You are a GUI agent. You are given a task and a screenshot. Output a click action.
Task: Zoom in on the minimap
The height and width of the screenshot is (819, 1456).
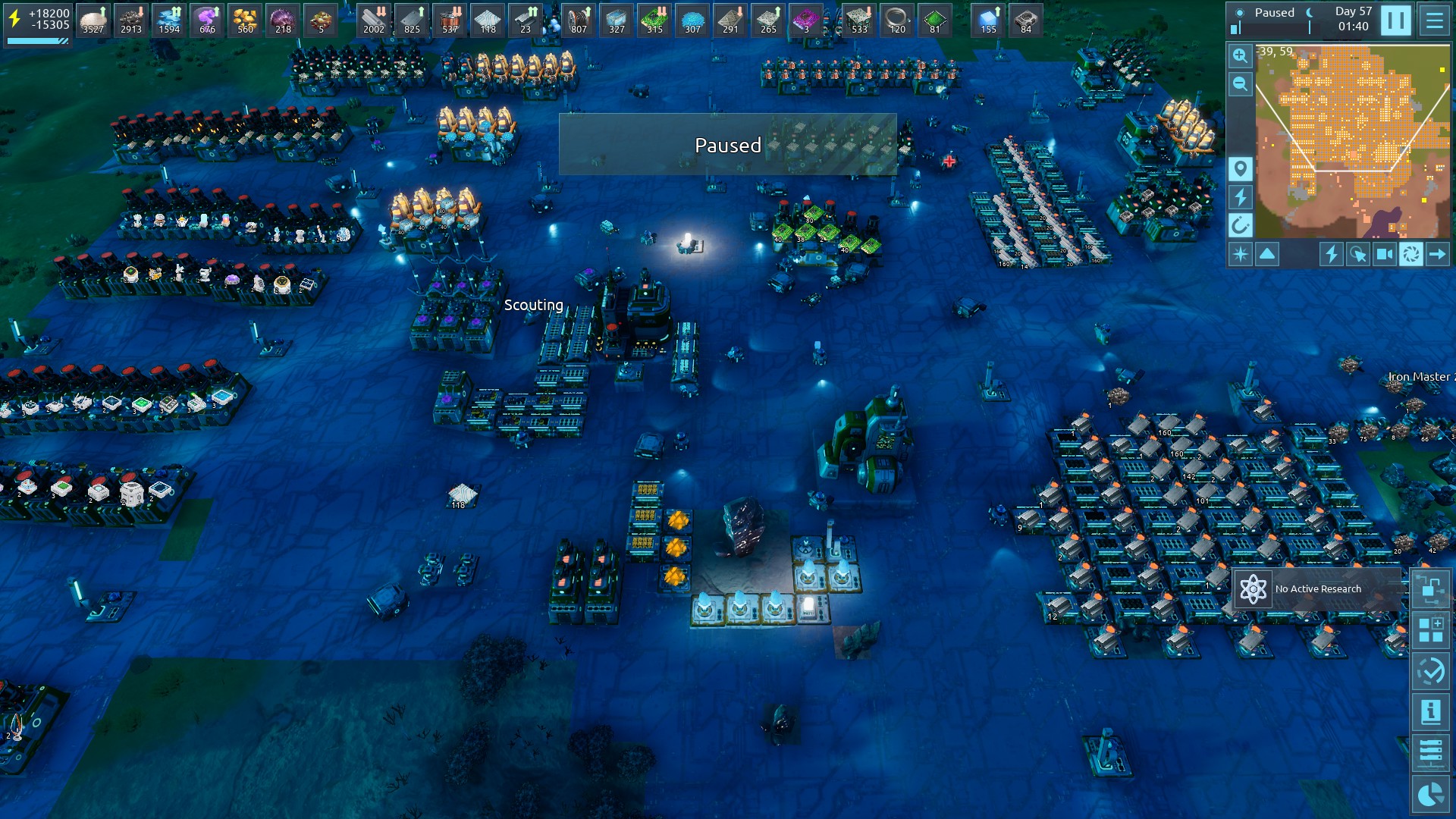pyautogui.click(x=1240, y=55)
